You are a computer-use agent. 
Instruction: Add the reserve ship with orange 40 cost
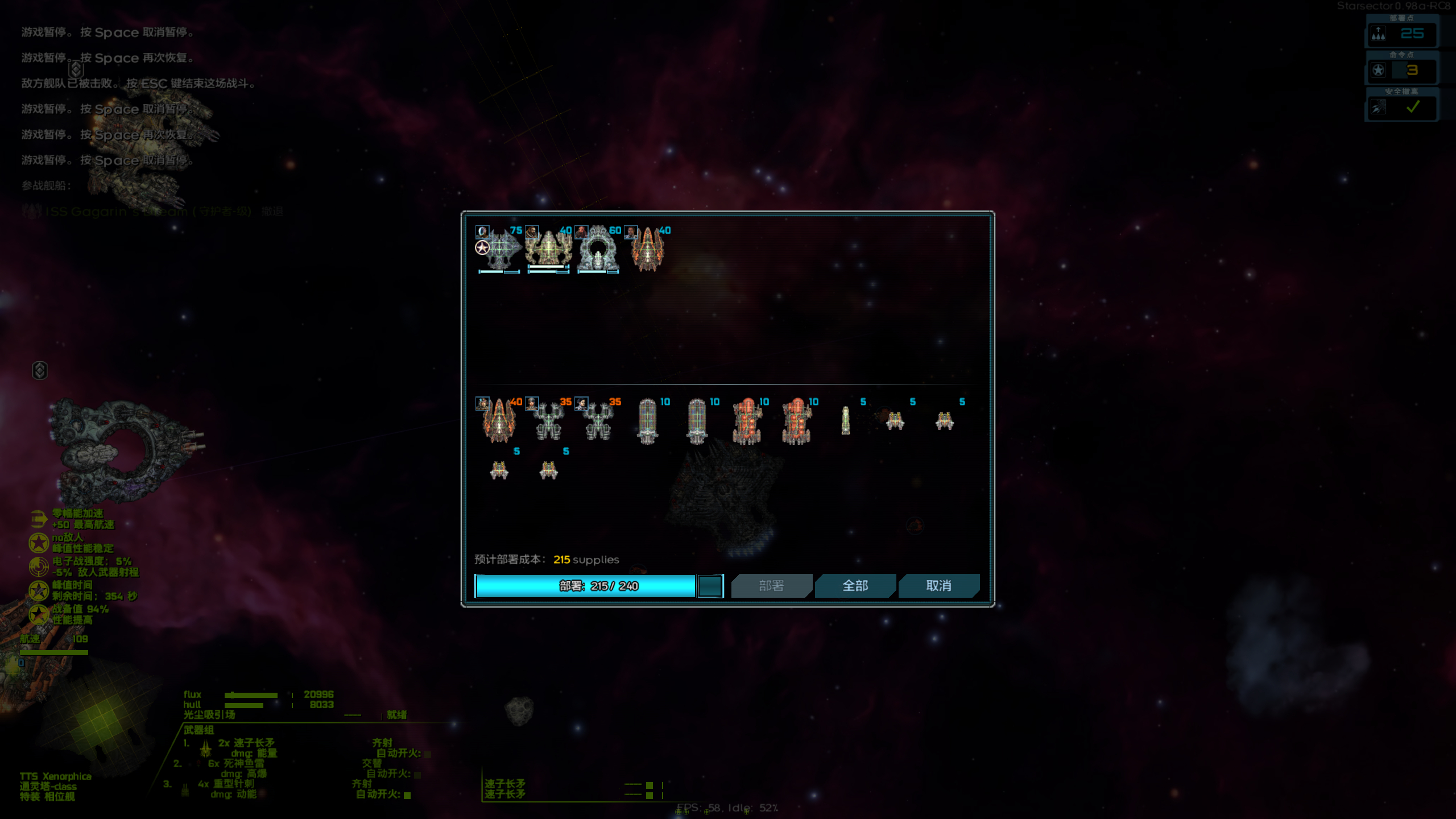click(x=499, y=421)
